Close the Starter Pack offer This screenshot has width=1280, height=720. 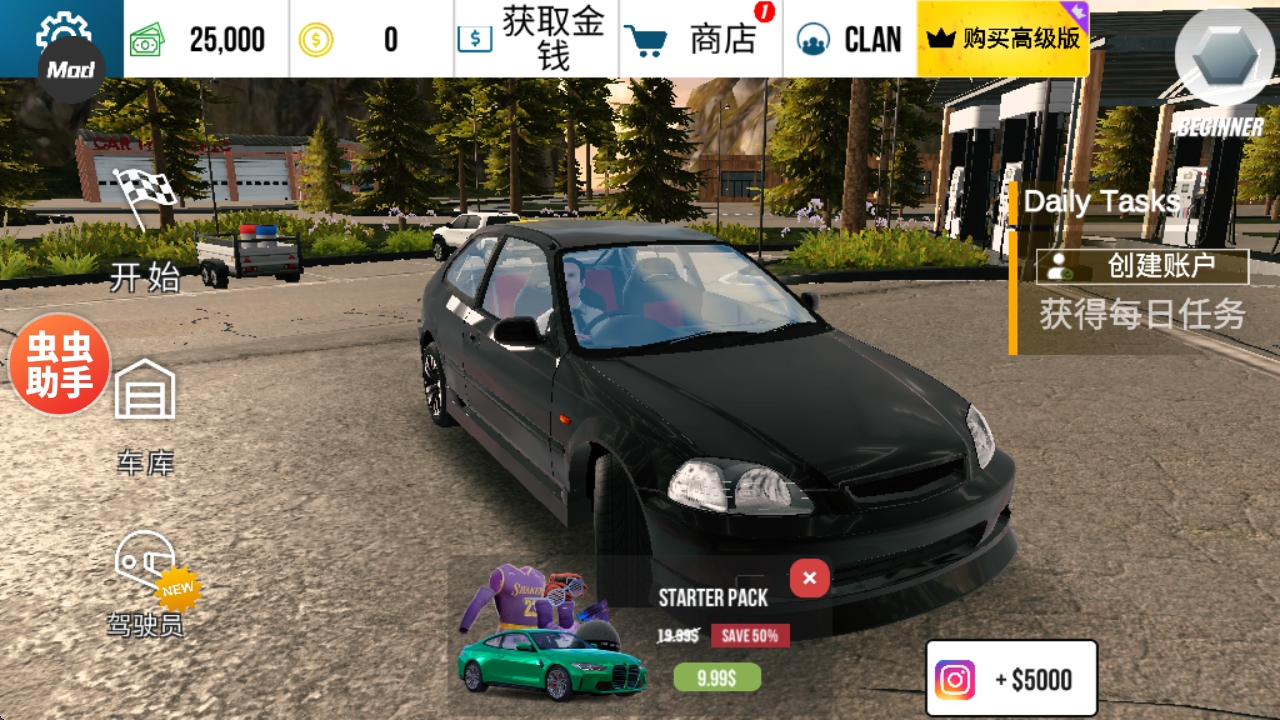809,578
